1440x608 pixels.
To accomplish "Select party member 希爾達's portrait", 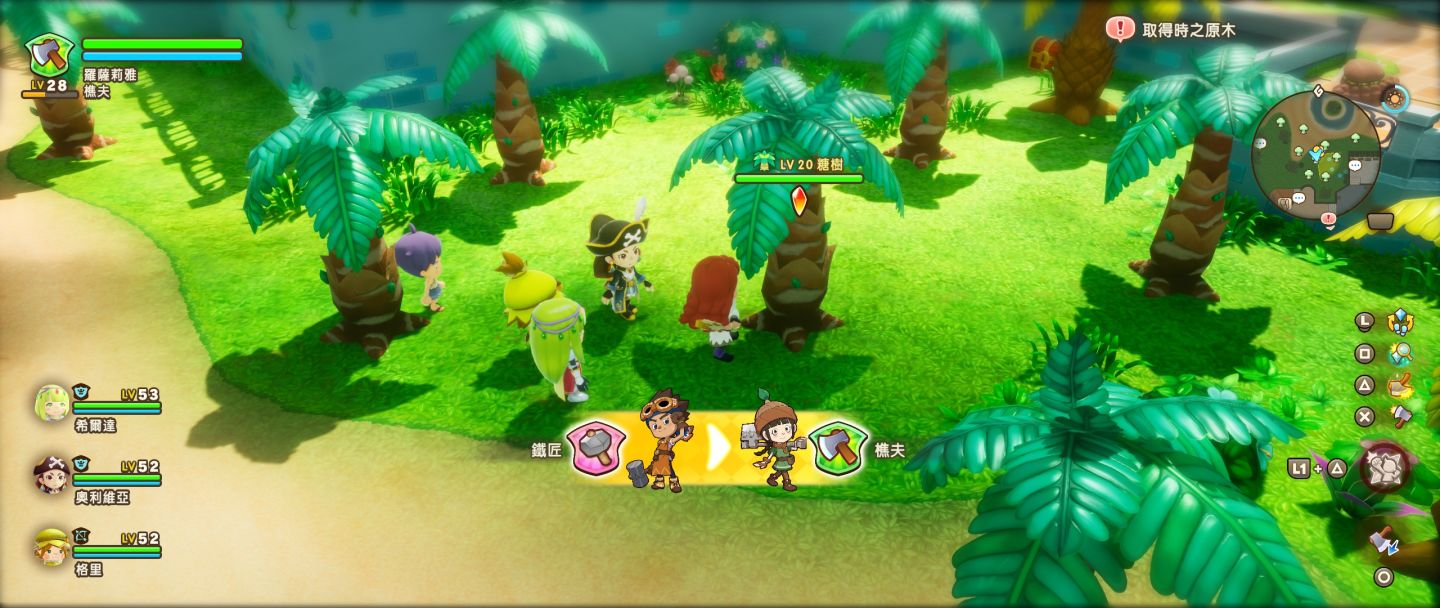I will click(52, 402).
